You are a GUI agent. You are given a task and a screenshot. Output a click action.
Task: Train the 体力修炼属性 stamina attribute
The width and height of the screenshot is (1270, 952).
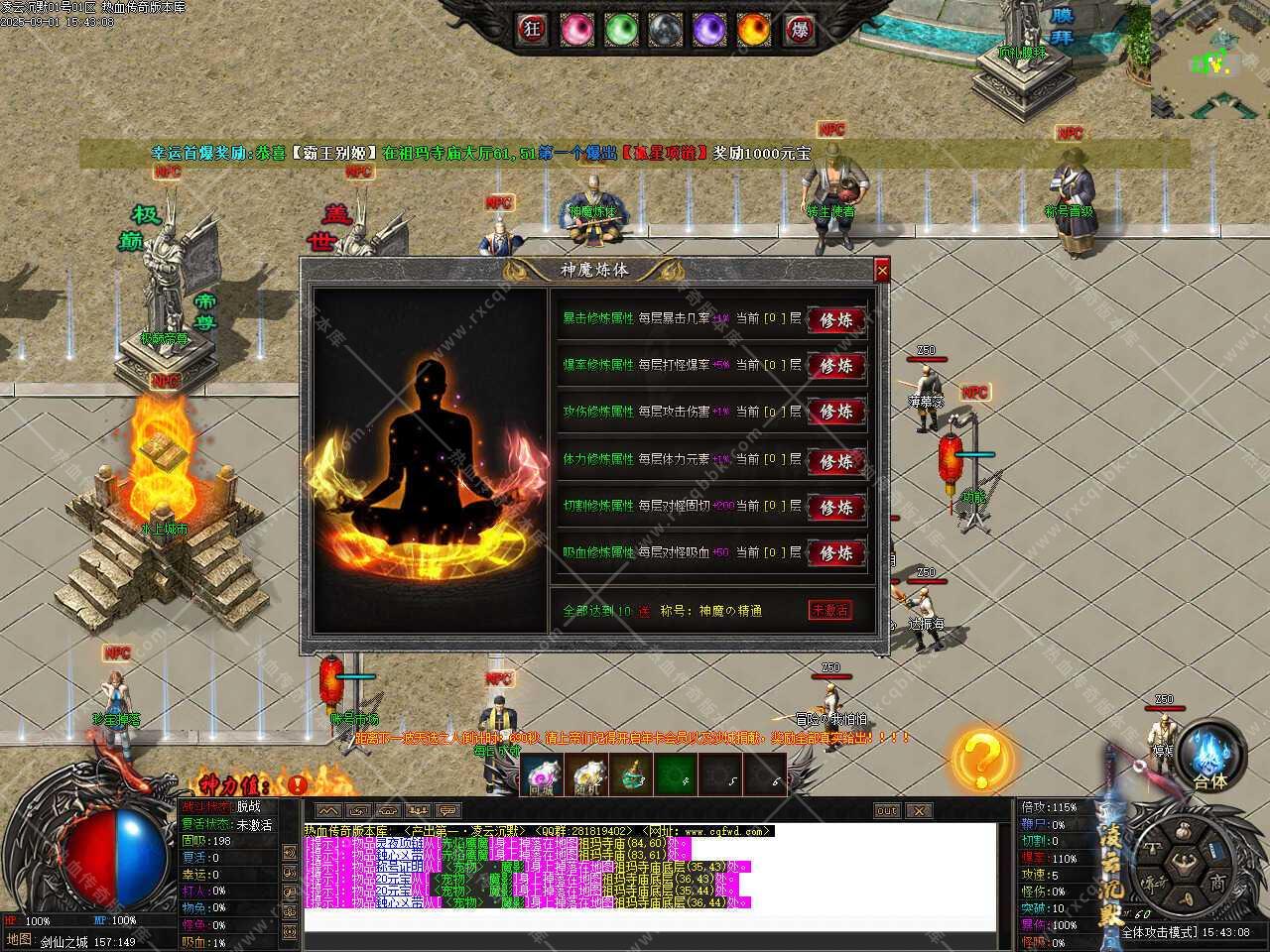[835, 460]
